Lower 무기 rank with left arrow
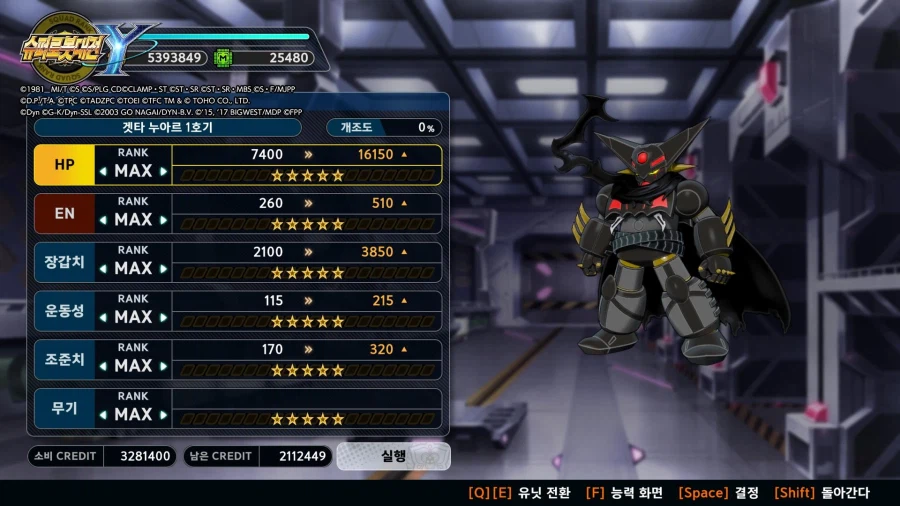This screenshot has height=506, width=900. (103, 416)
